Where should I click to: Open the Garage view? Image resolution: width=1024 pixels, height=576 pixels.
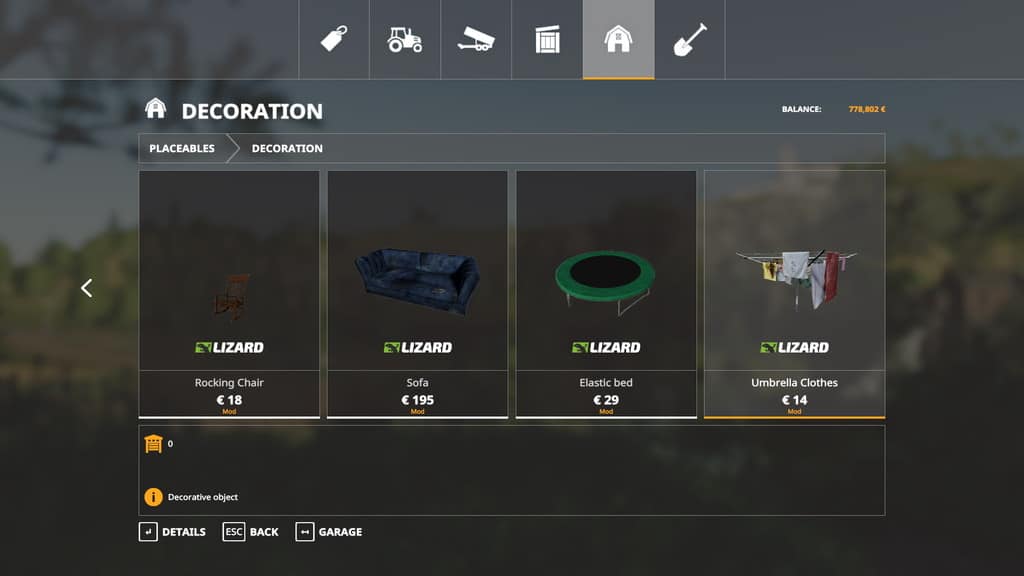(329, 532)
